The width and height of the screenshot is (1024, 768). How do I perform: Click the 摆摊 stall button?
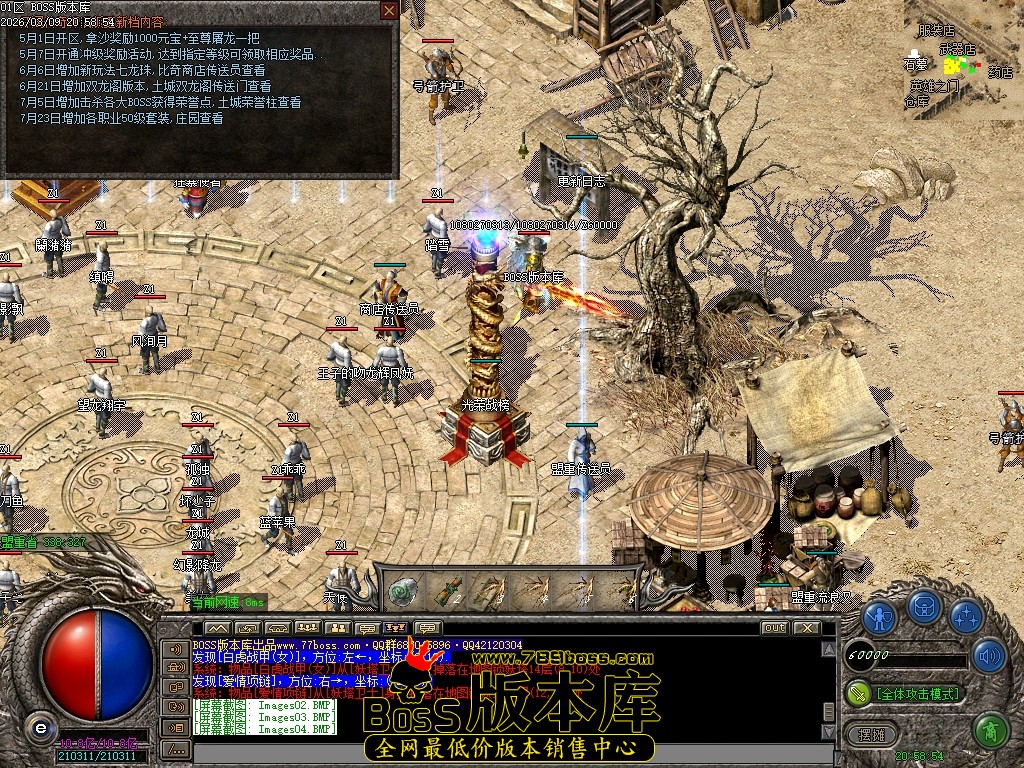[x=870, y=733]
